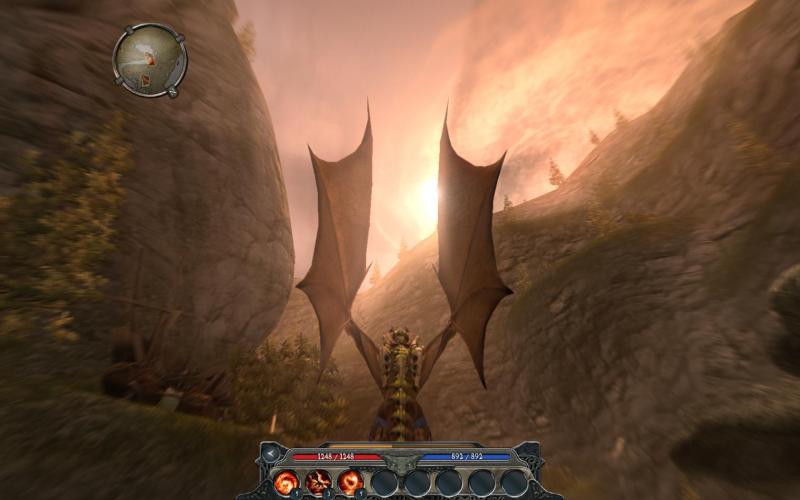Screen dimensions: 800x500
Task: Open the circular minimap
Action: [x=150, y=59]
